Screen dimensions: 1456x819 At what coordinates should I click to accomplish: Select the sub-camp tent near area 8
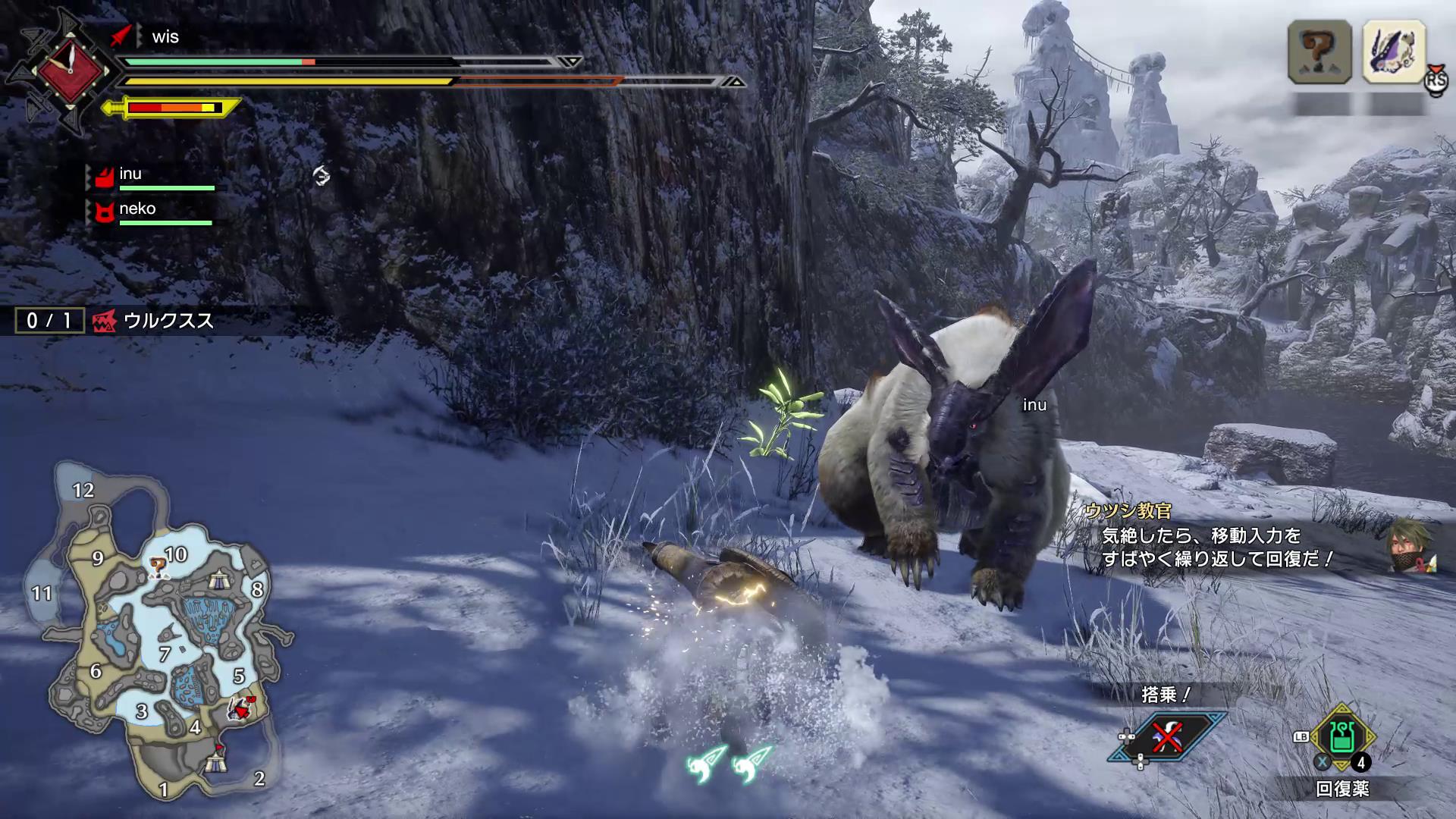(x=219, y=581)
